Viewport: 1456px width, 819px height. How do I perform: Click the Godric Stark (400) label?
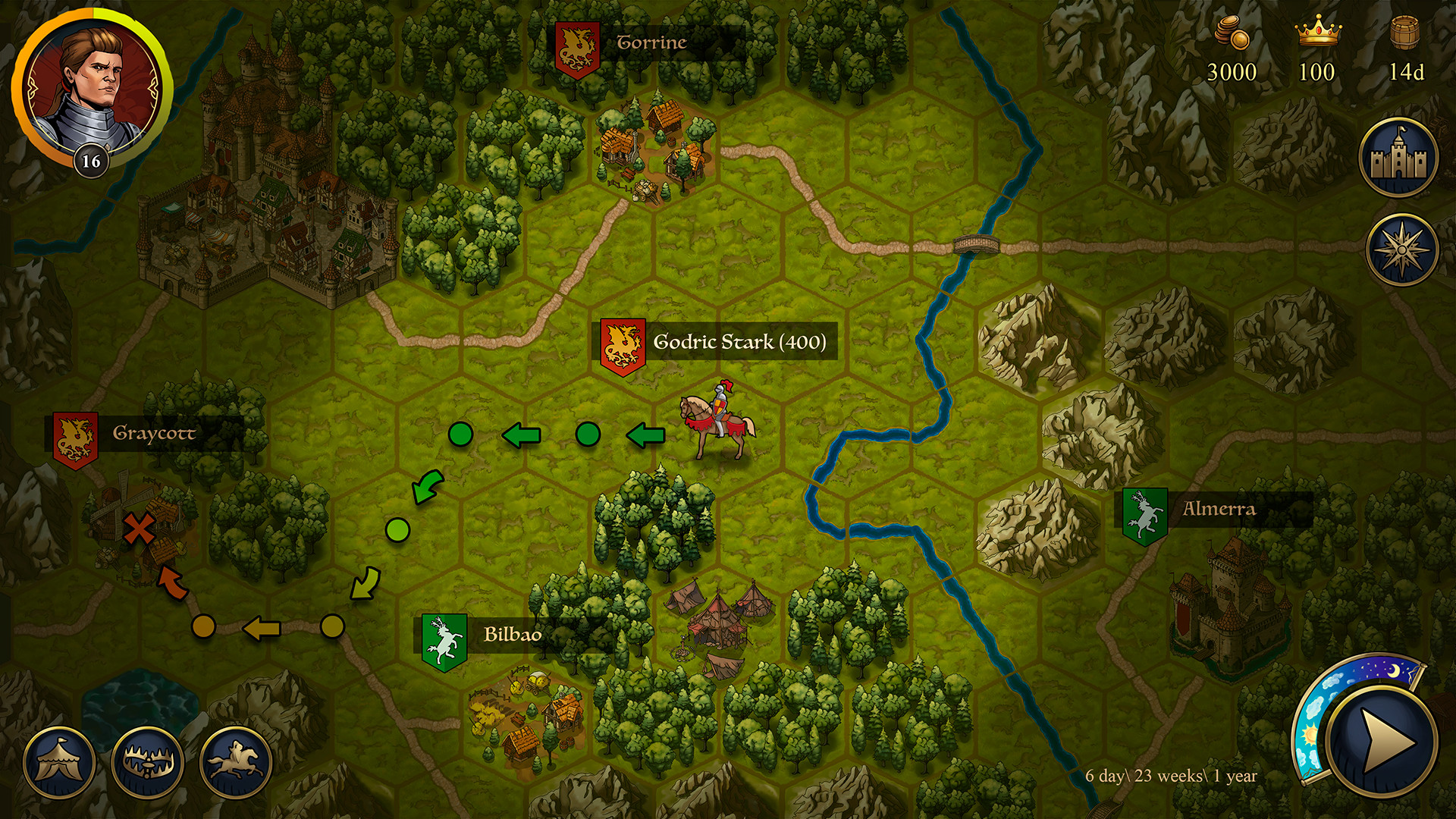click(x=739, y=343)
